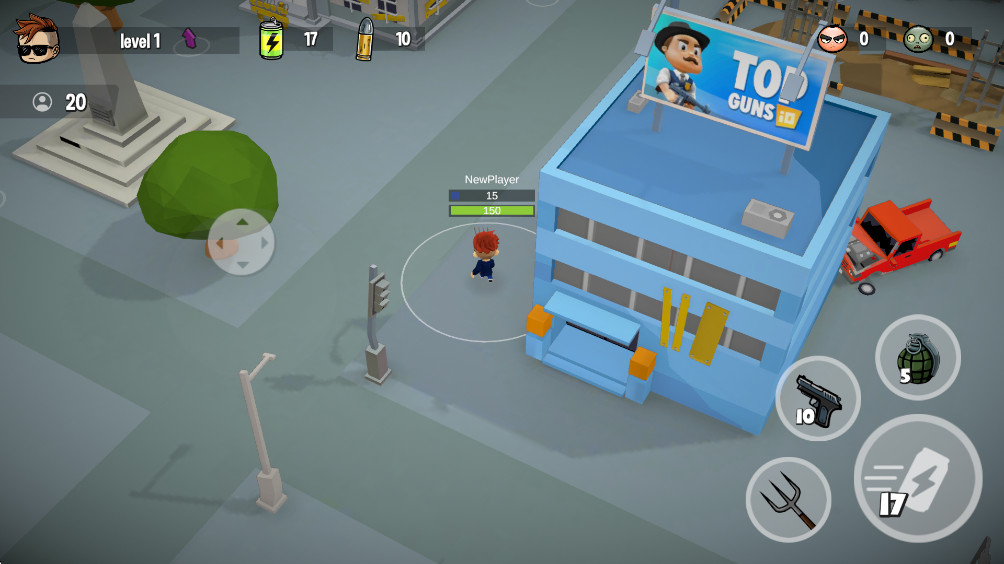Click the player avatar with sunglasses
Image resolution: width=1004 pixels, height=564 pixels.
[x=37, y=38]
